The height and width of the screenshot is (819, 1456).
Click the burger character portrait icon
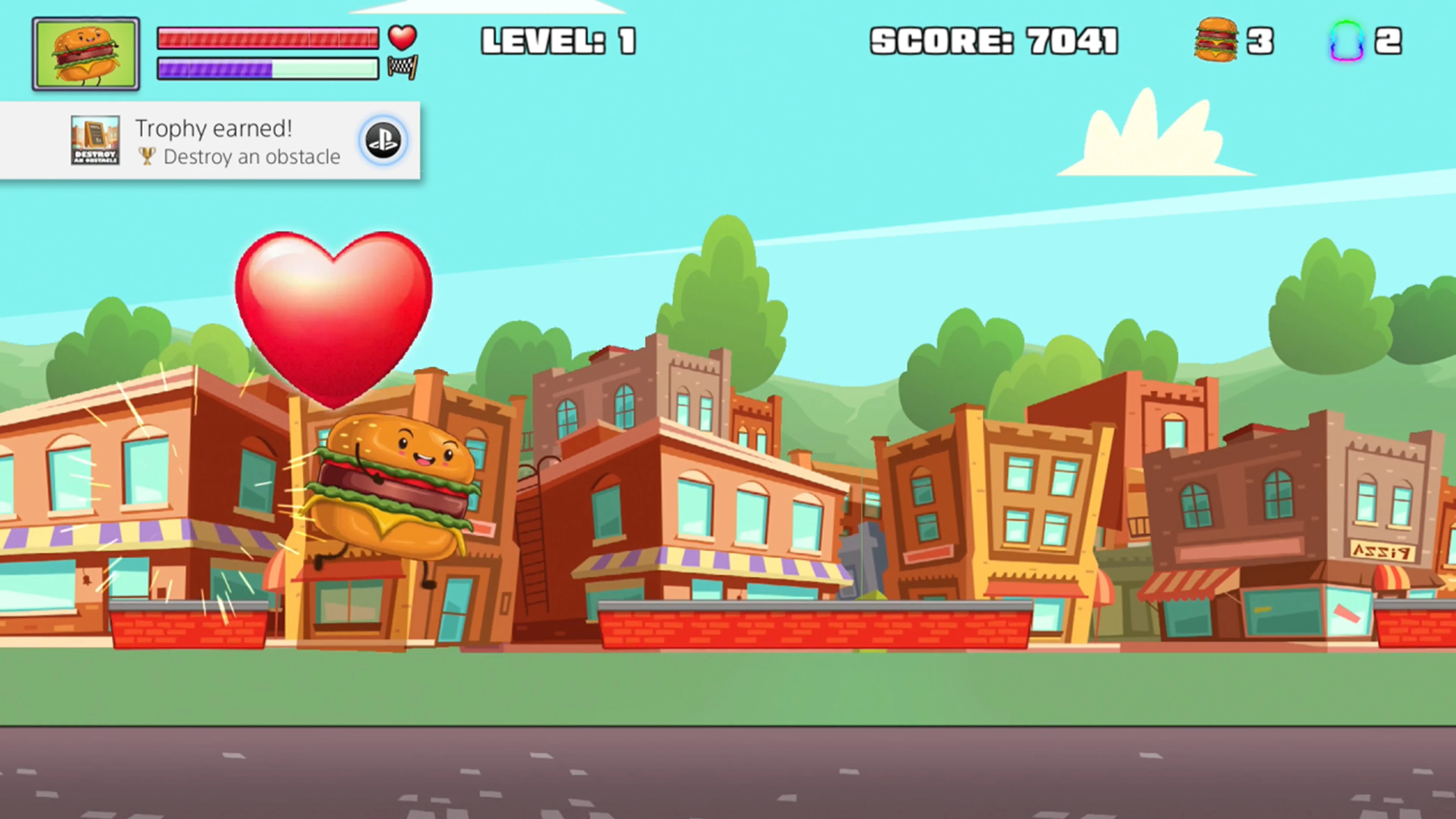tap(86, 53)
